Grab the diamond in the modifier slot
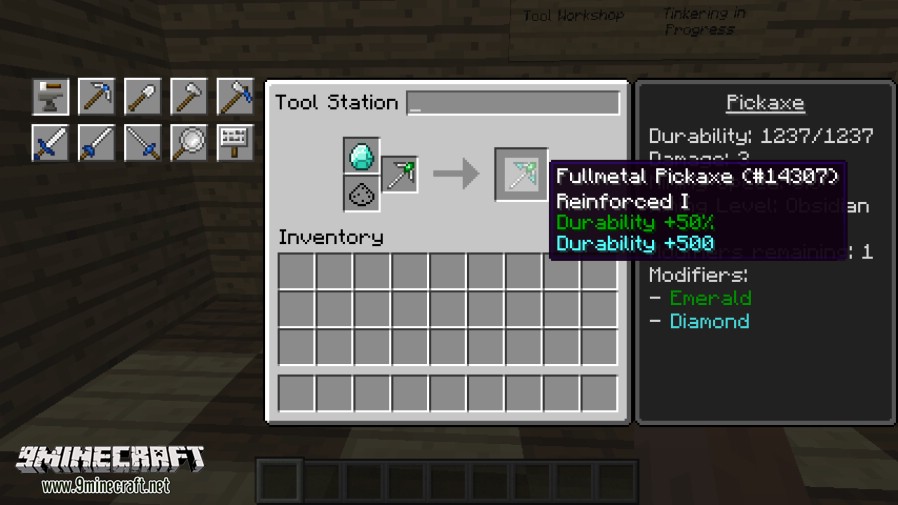 (361, 156)
